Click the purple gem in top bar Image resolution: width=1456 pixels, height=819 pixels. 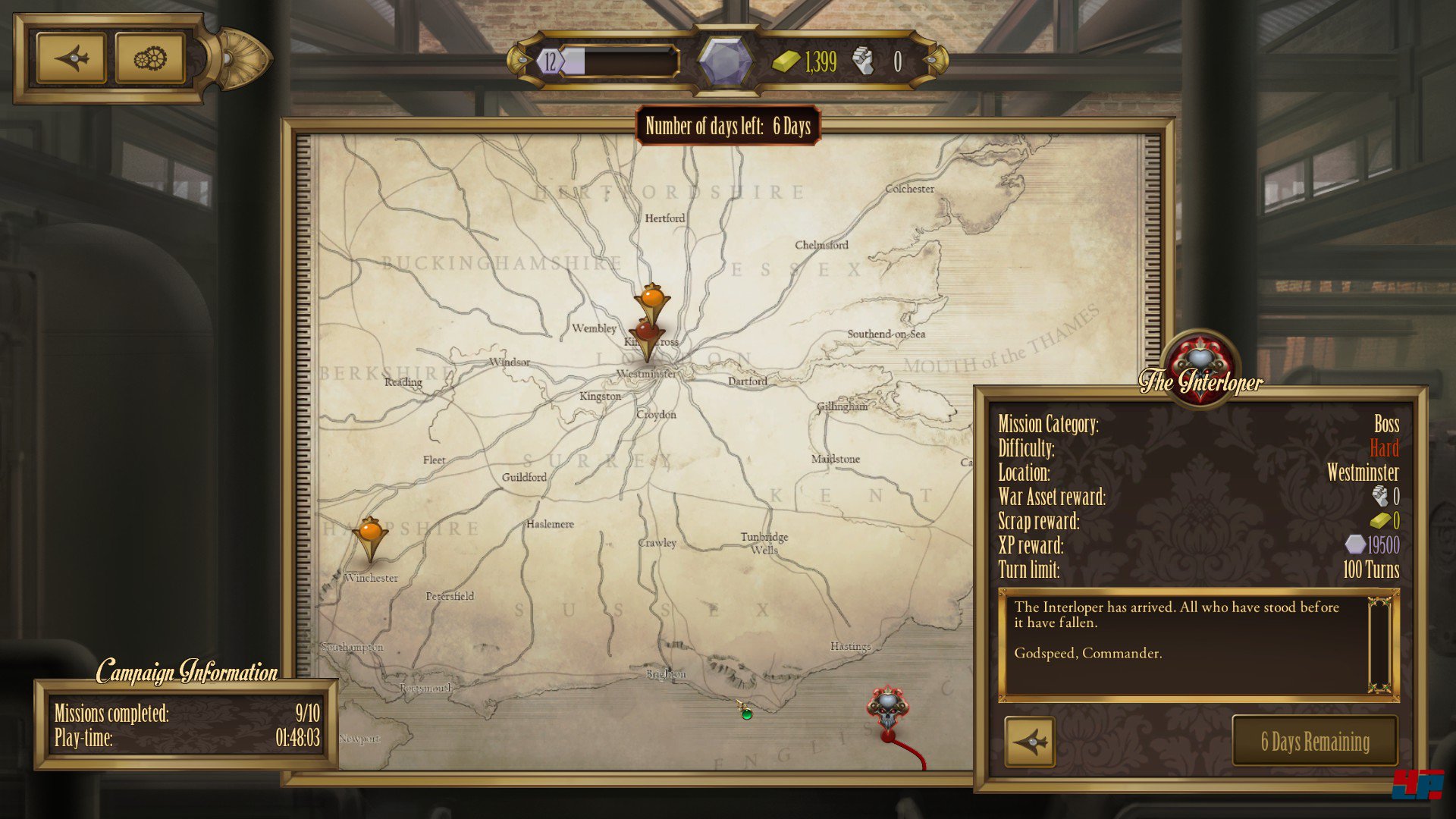coord(725,61)
